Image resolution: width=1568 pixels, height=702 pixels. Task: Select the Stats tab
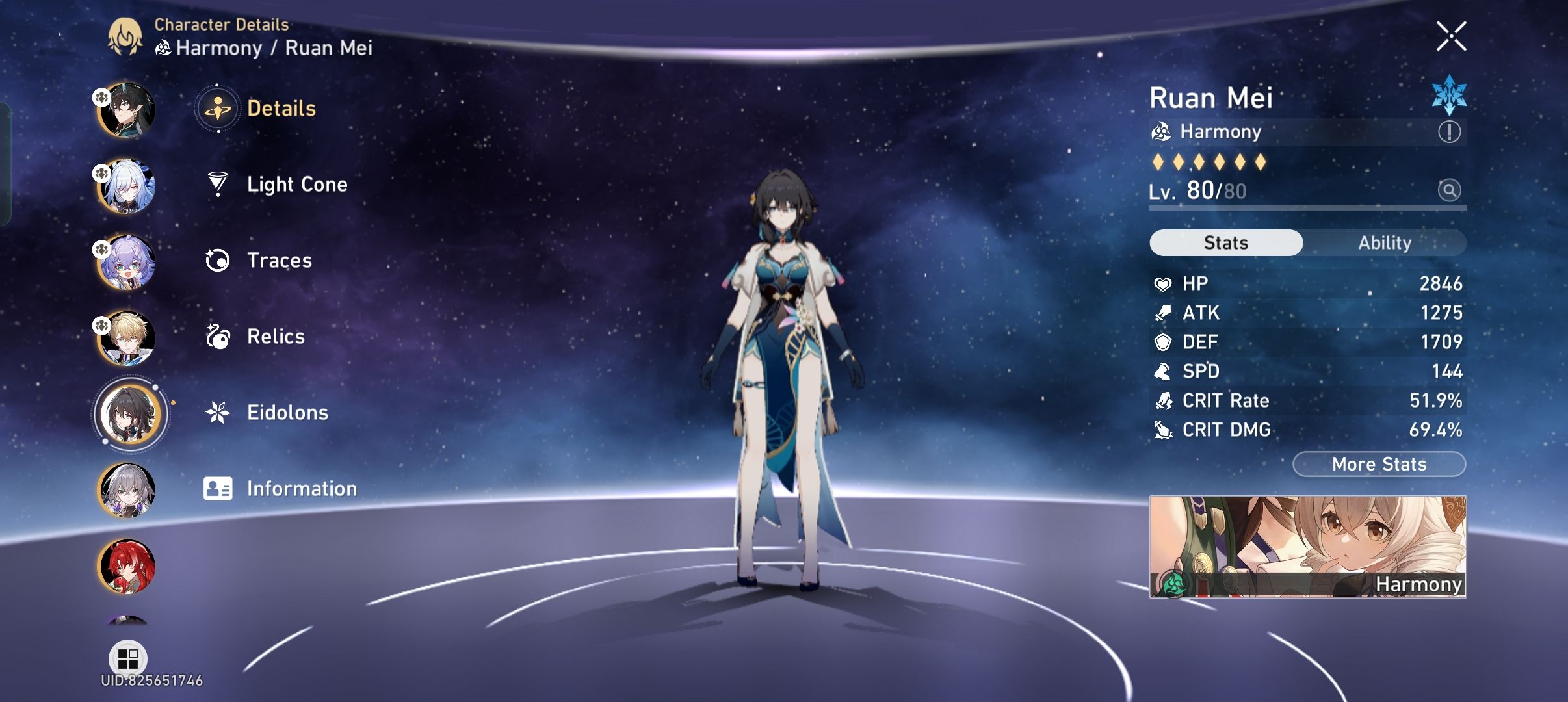click(1226, 242)
